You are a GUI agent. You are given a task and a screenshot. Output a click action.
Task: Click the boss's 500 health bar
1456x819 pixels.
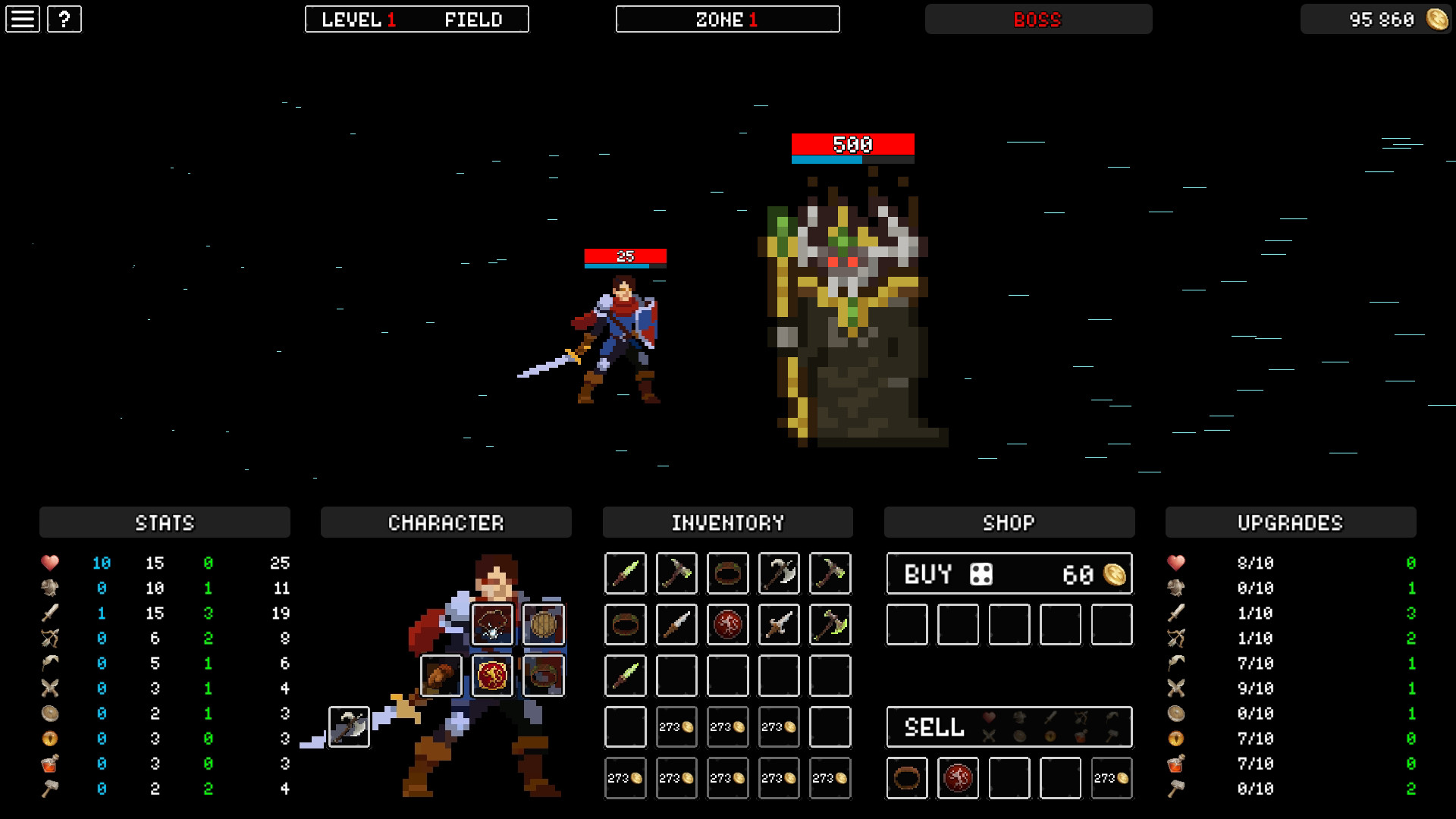pyautogui.click(x=852, y=144)
